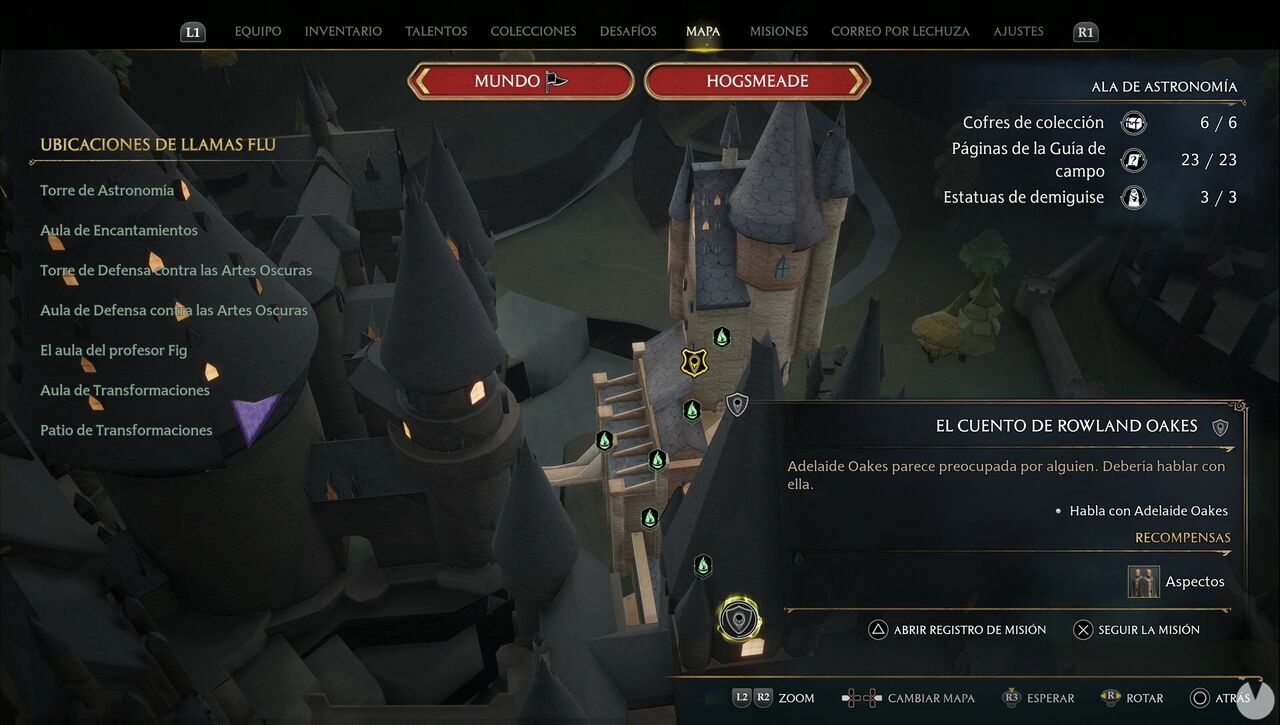Click the lowest floo flame icon on the map
This screenshot has height=725, width=1280.
pos(703,566)
